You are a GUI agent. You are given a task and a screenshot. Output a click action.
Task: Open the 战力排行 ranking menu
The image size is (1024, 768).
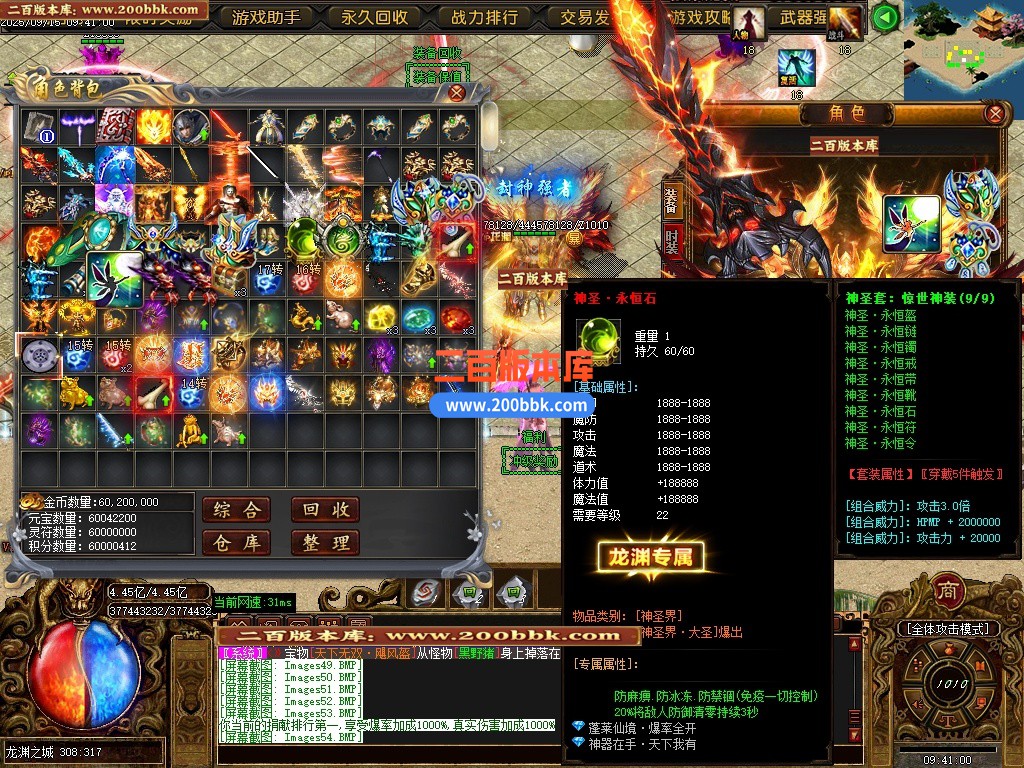point(484,17)
